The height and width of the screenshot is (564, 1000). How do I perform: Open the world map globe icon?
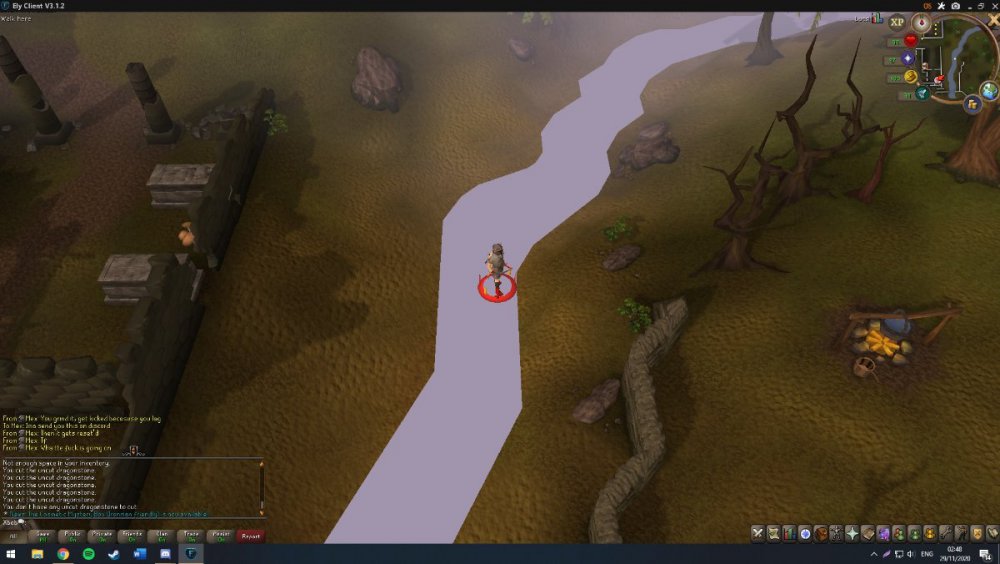click(989, 91)
